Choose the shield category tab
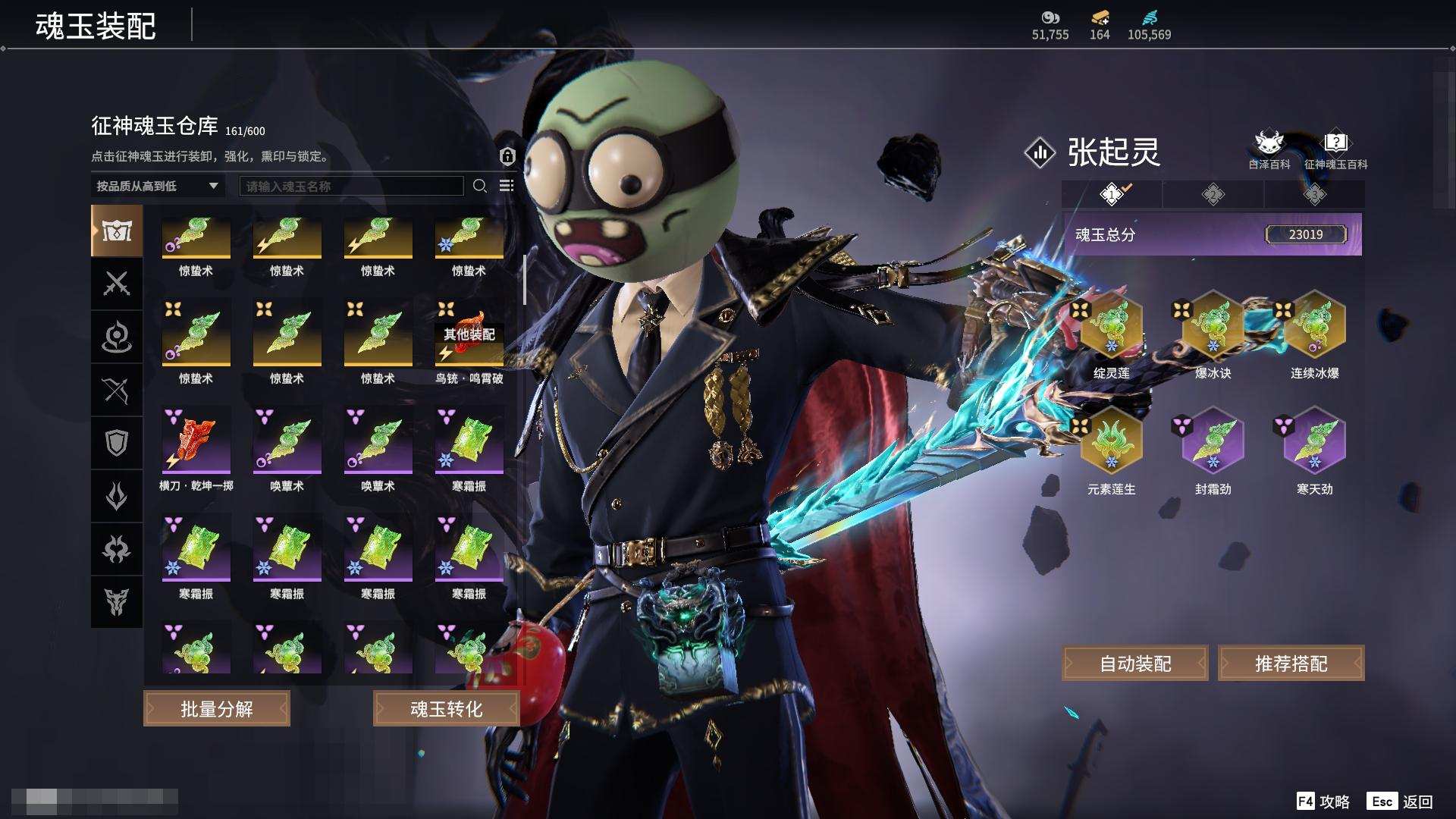 117,443
